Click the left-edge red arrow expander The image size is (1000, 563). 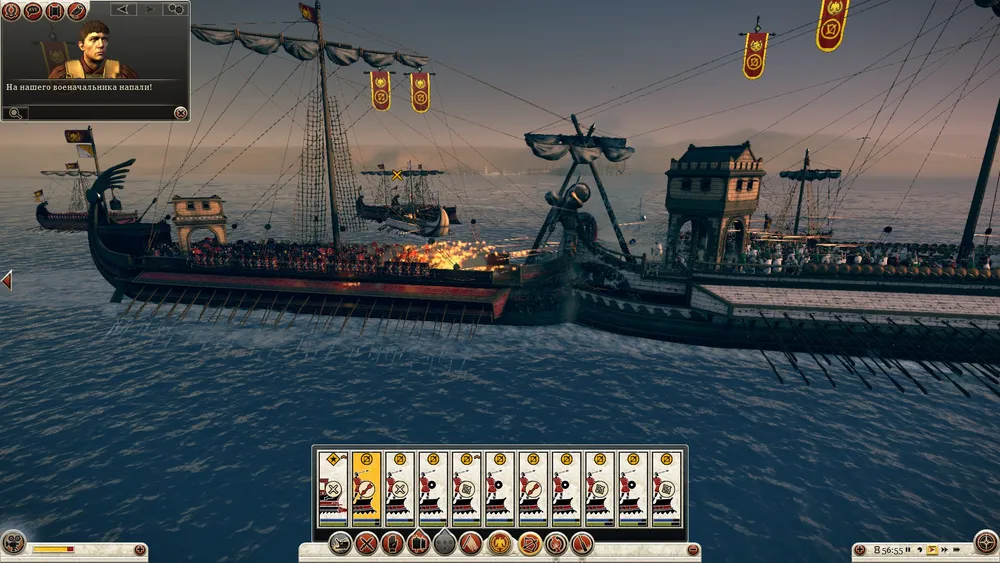pyautogui.click(x=6, y=280)
